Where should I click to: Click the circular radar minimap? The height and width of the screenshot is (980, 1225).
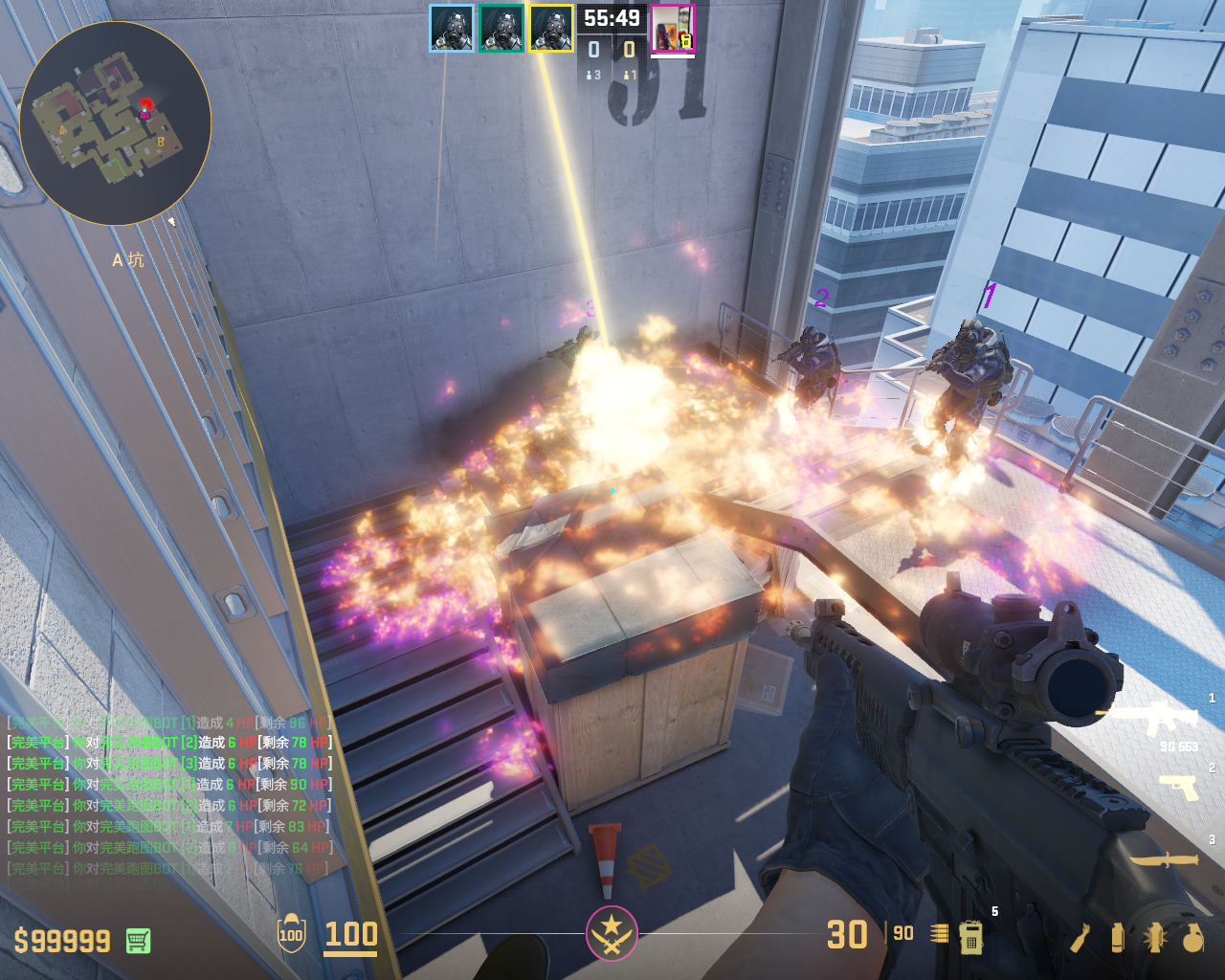coord(115,124)
